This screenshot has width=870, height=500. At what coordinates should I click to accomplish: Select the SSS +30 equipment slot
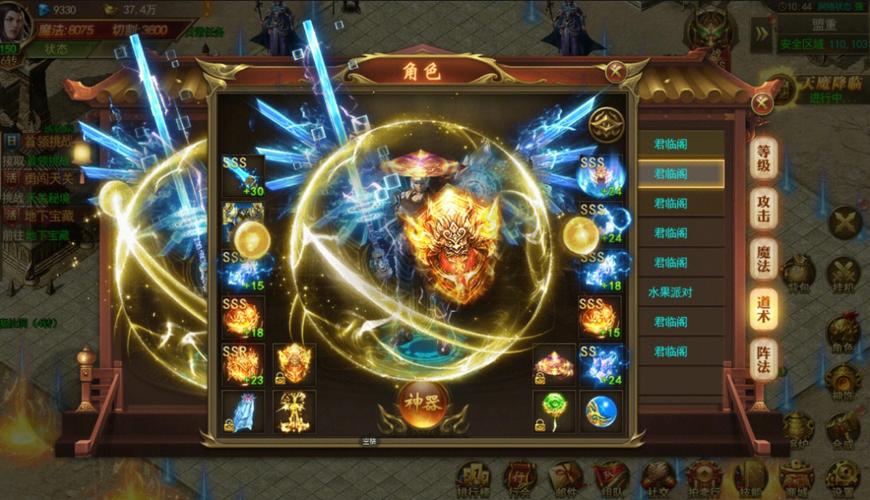click(242, 177)
